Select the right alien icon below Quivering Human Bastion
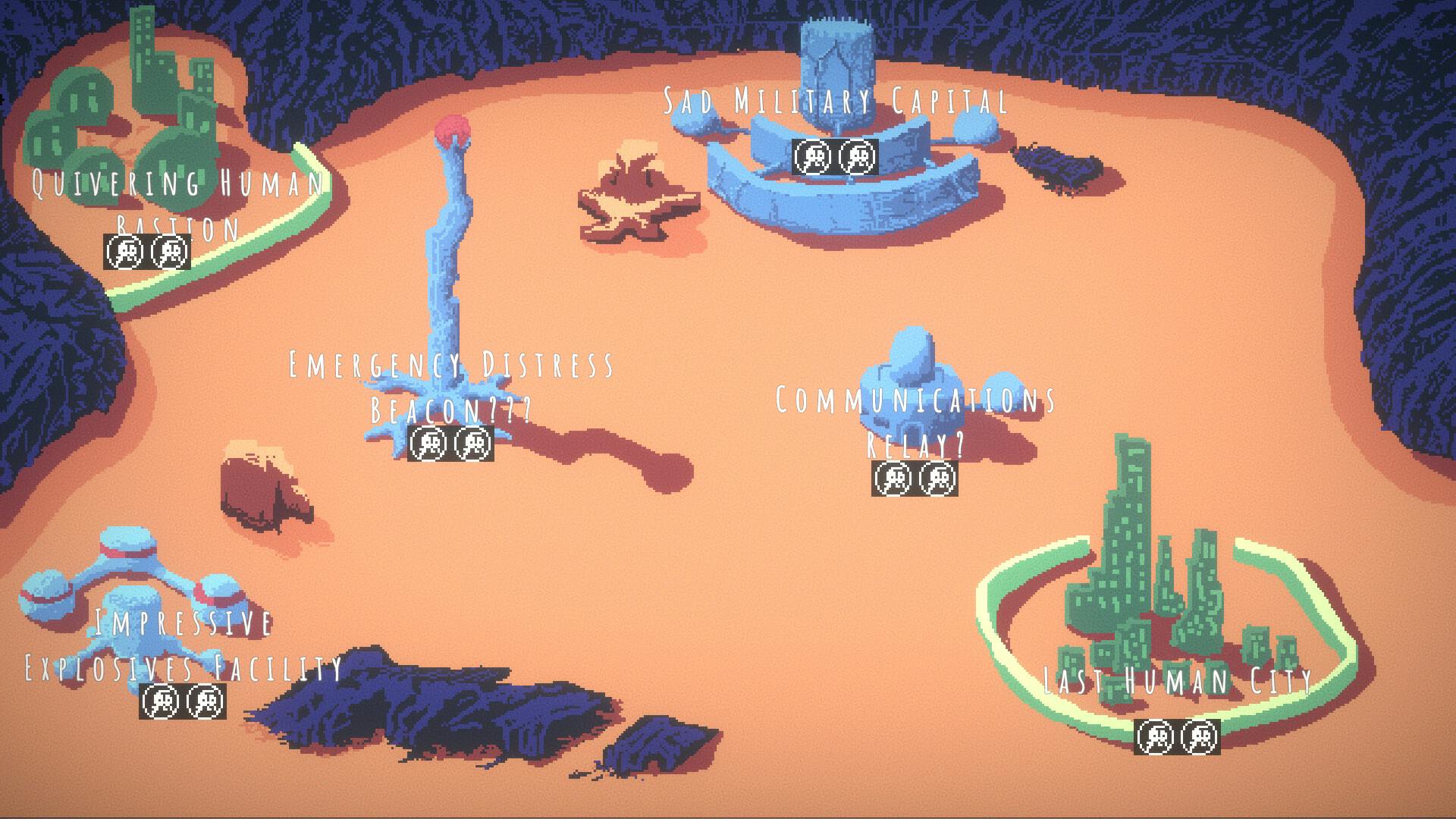The image size is (1456, 819). point(170,250)
